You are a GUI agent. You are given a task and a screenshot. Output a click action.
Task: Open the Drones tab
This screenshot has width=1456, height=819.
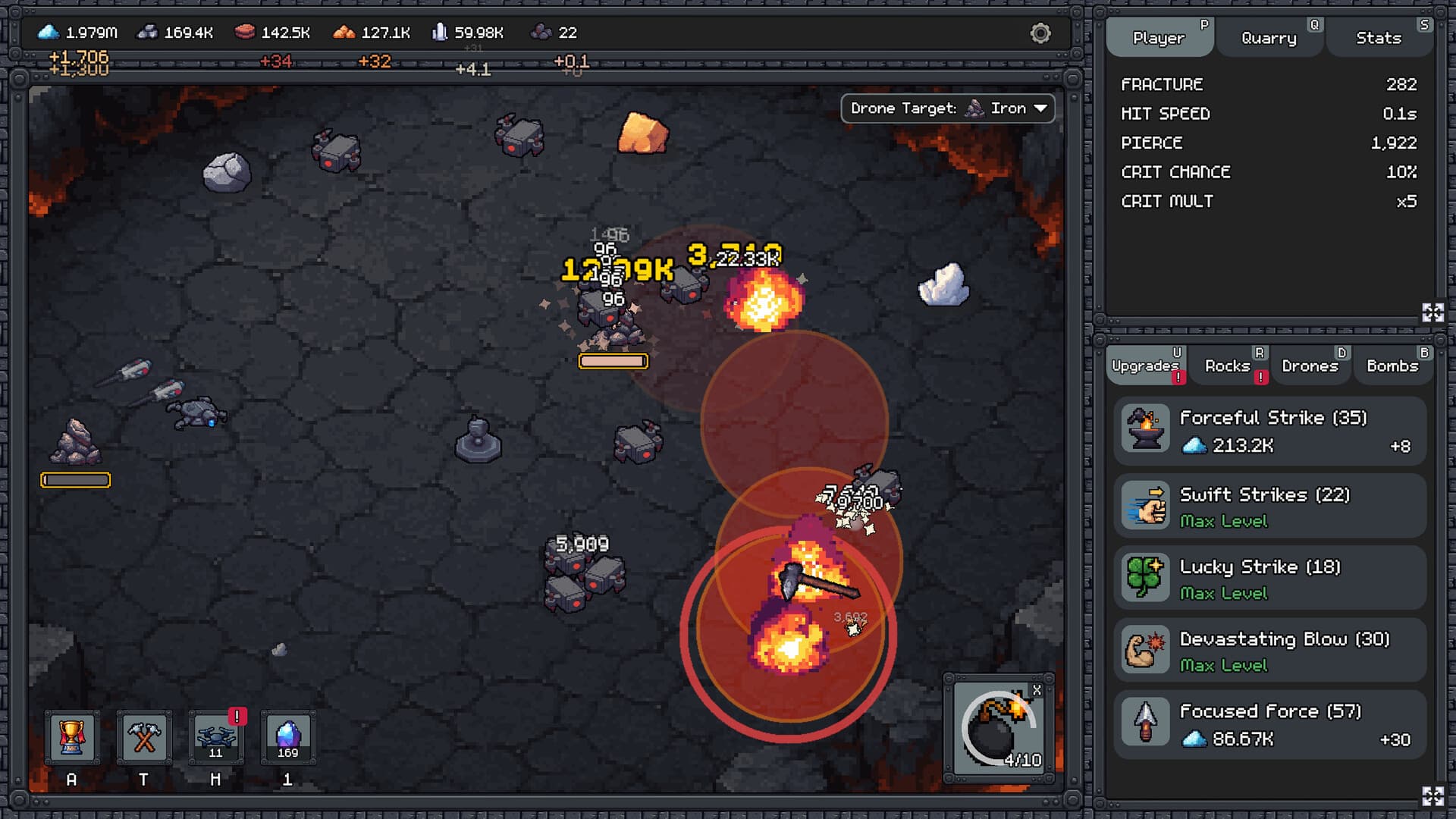pos(1310,366)
